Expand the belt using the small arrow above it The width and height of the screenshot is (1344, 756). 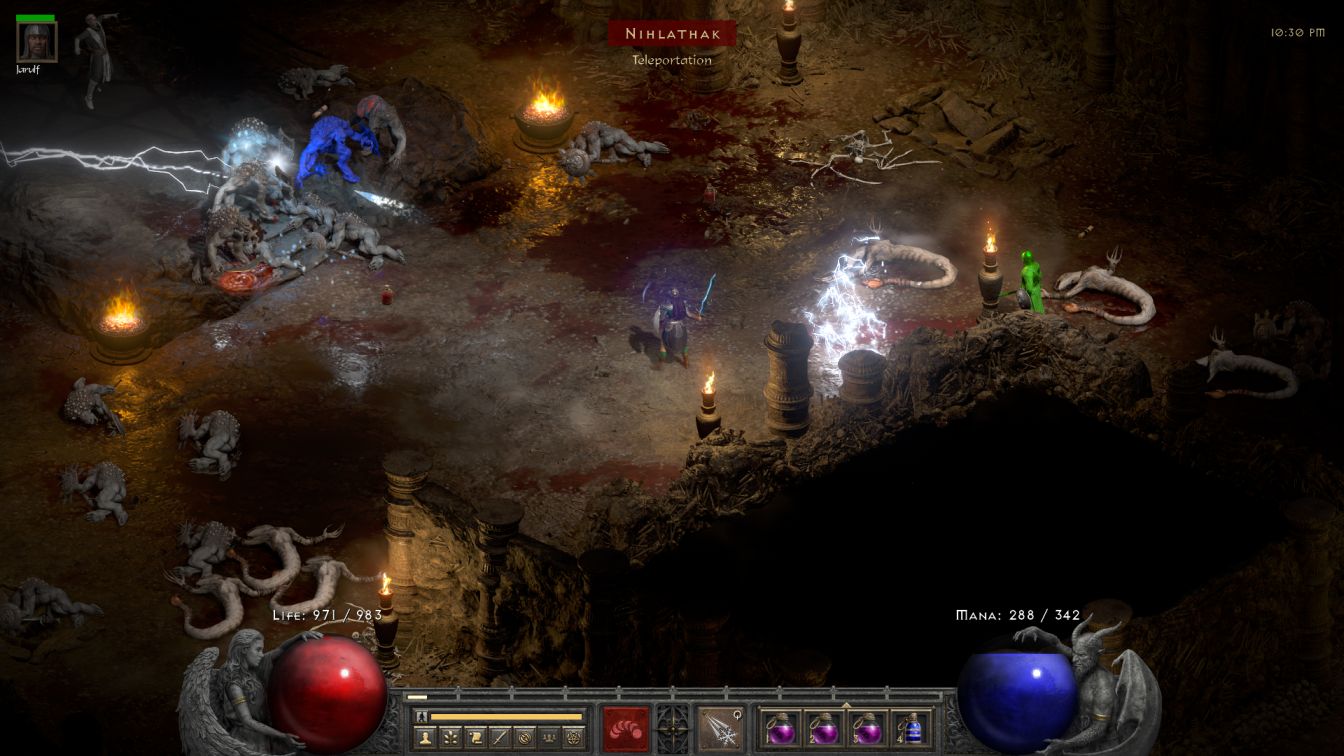click(x=846, y=705)
